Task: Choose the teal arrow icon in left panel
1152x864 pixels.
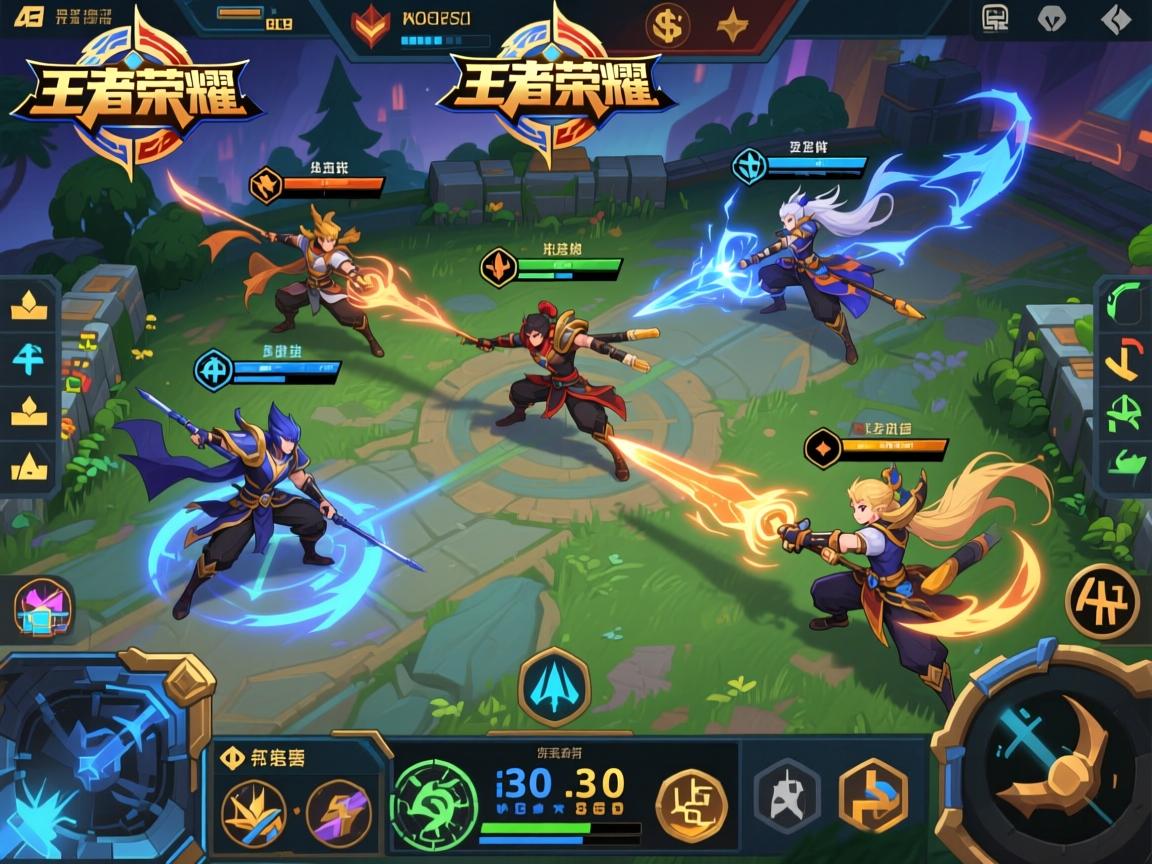Action: (29, 357)
